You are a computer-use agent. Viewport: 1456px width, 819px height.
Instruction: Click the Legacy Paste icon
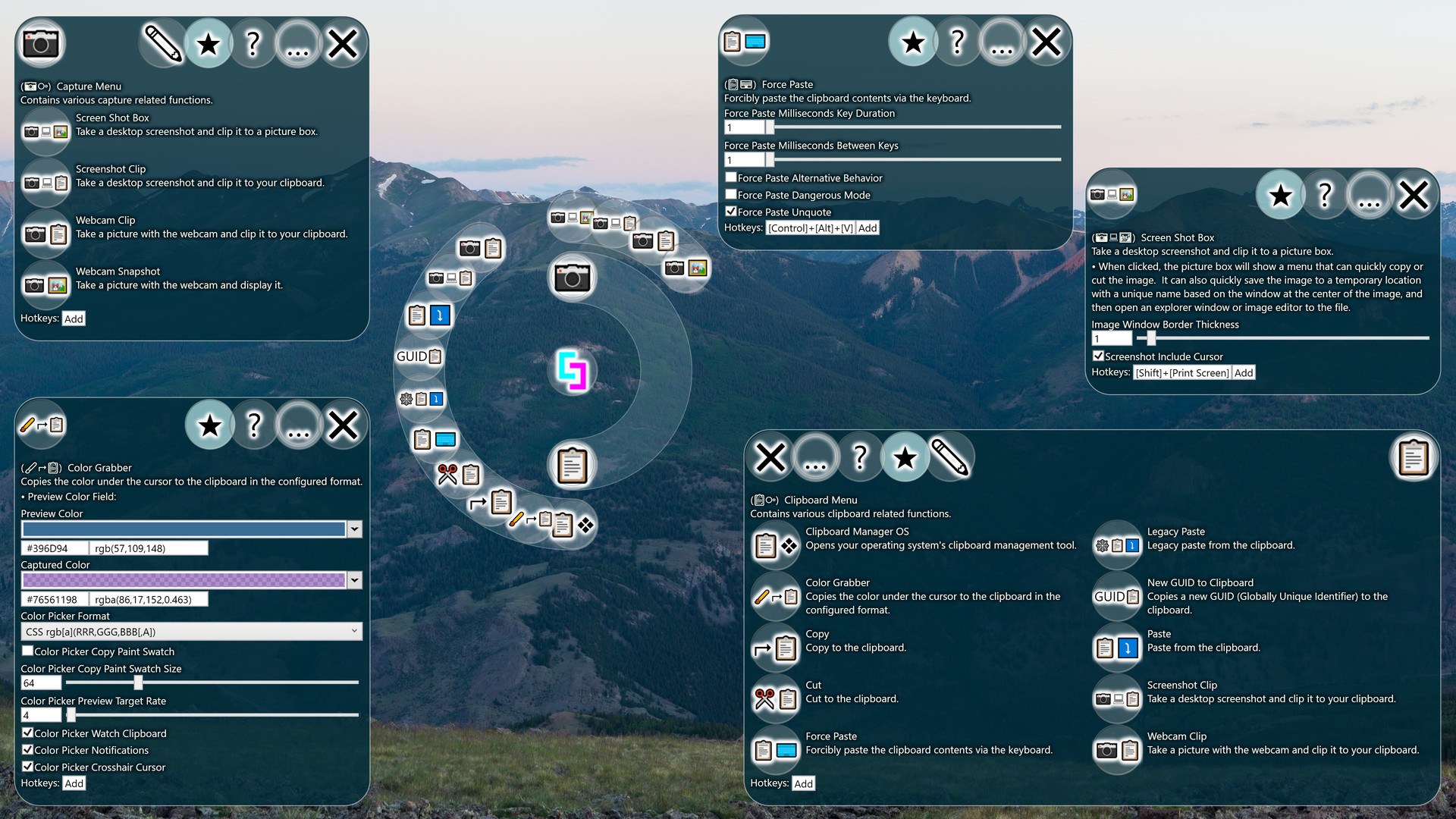[1116, 545]
